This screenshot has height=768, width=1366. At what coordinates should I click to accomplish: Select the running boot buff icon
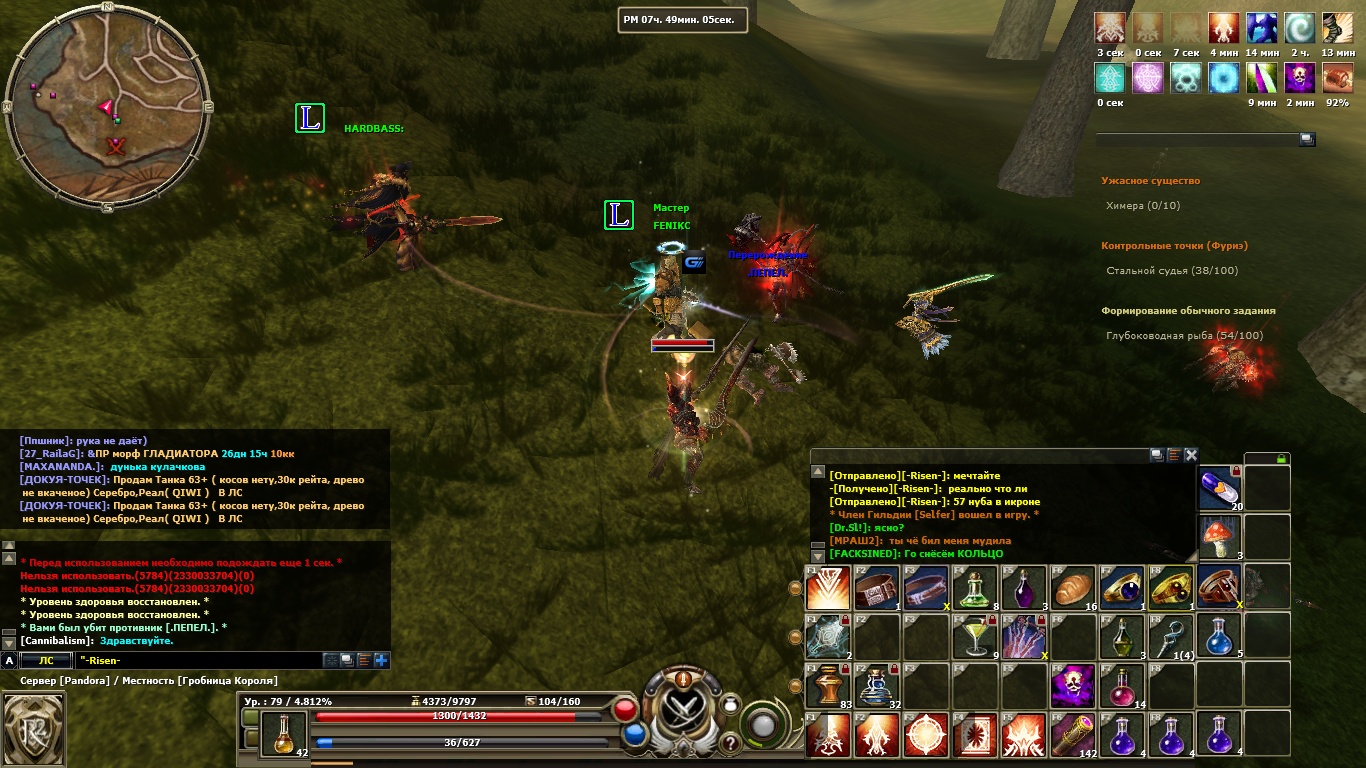click(x=1338, y=27)
